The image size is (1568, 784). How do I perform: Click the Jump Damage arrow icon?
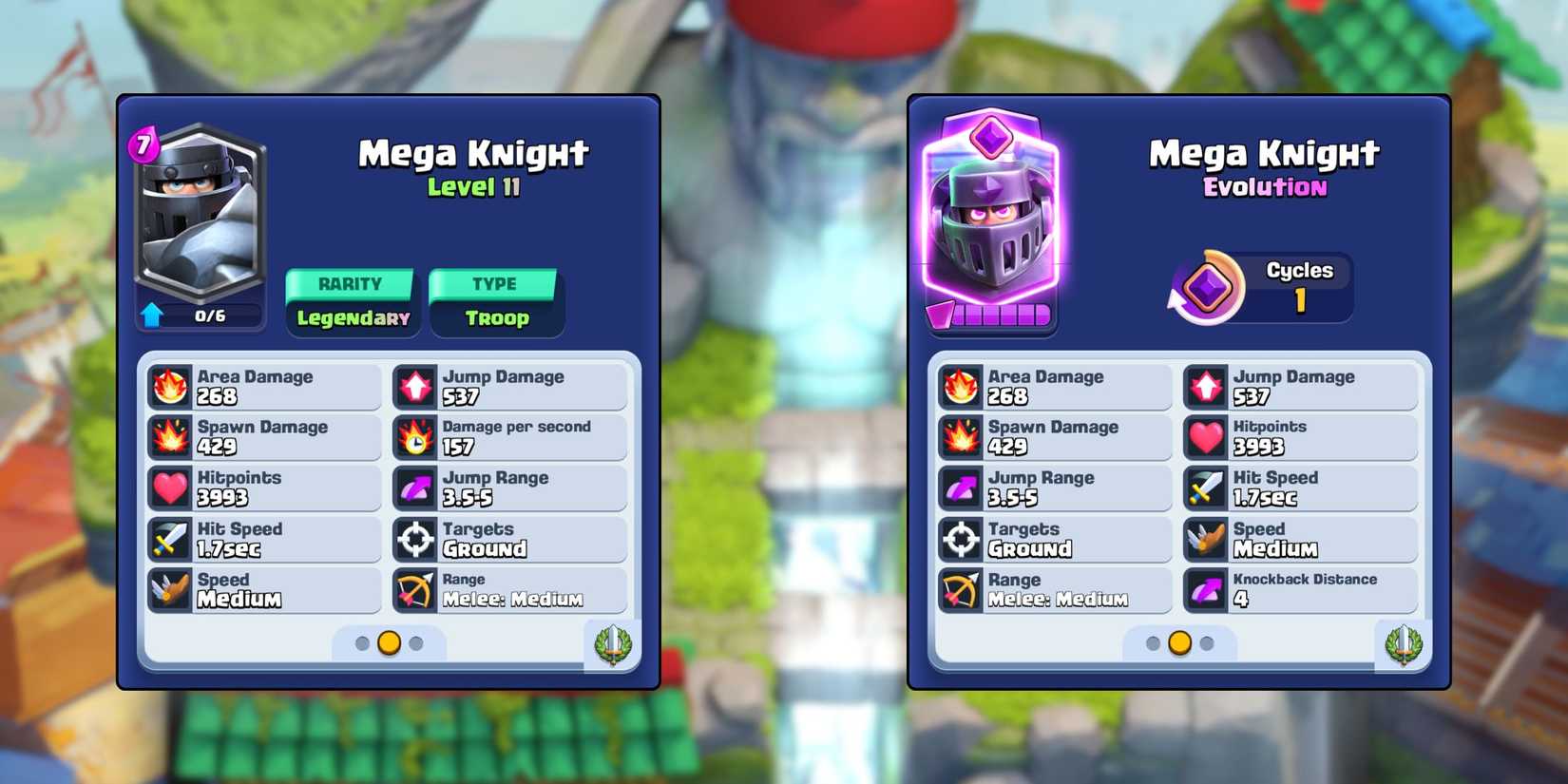[415, 385]
